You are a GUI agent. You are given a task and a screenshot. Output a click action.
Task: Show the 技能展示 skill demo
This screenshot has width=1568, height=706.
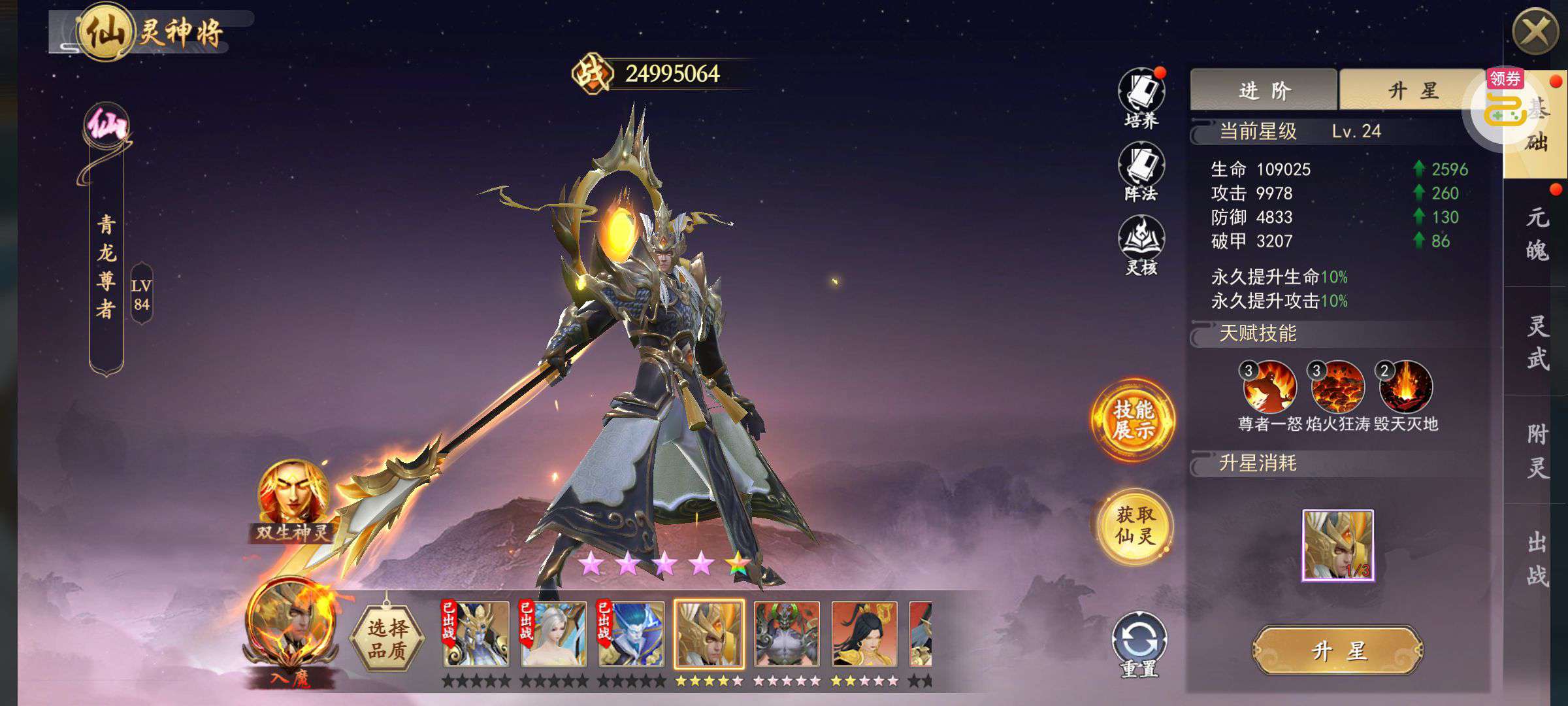(x=1133, y=420)
